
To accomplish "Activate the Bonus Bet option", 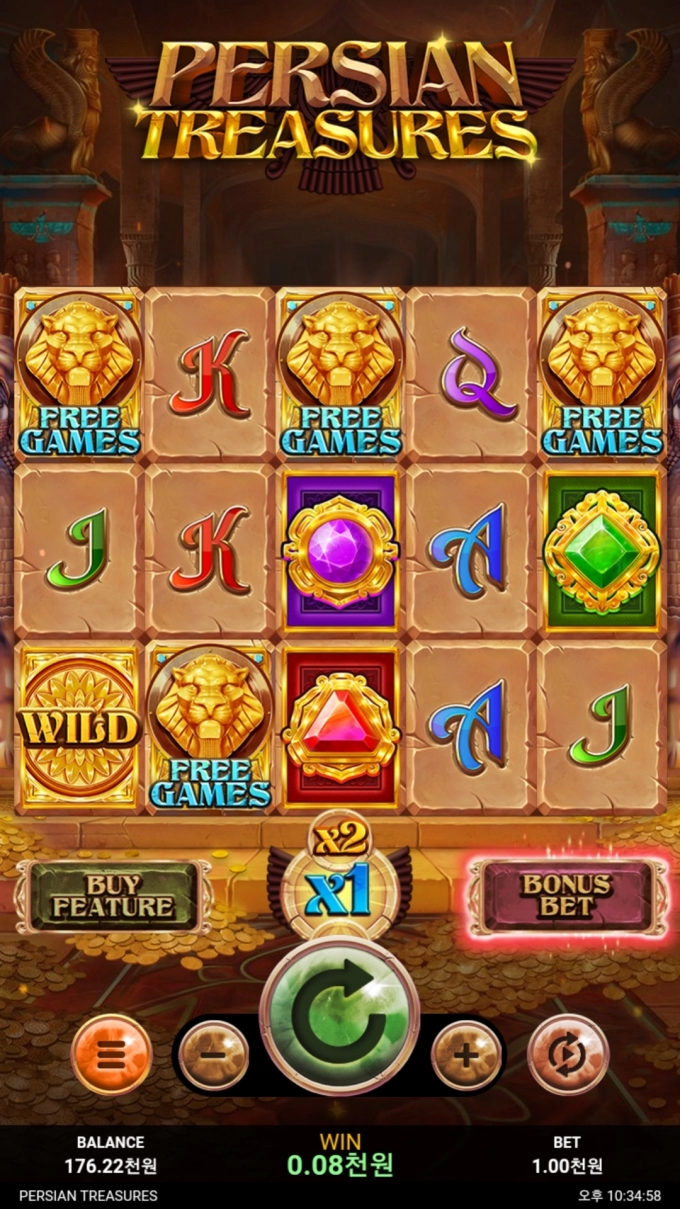I will (x=568, y=896).
